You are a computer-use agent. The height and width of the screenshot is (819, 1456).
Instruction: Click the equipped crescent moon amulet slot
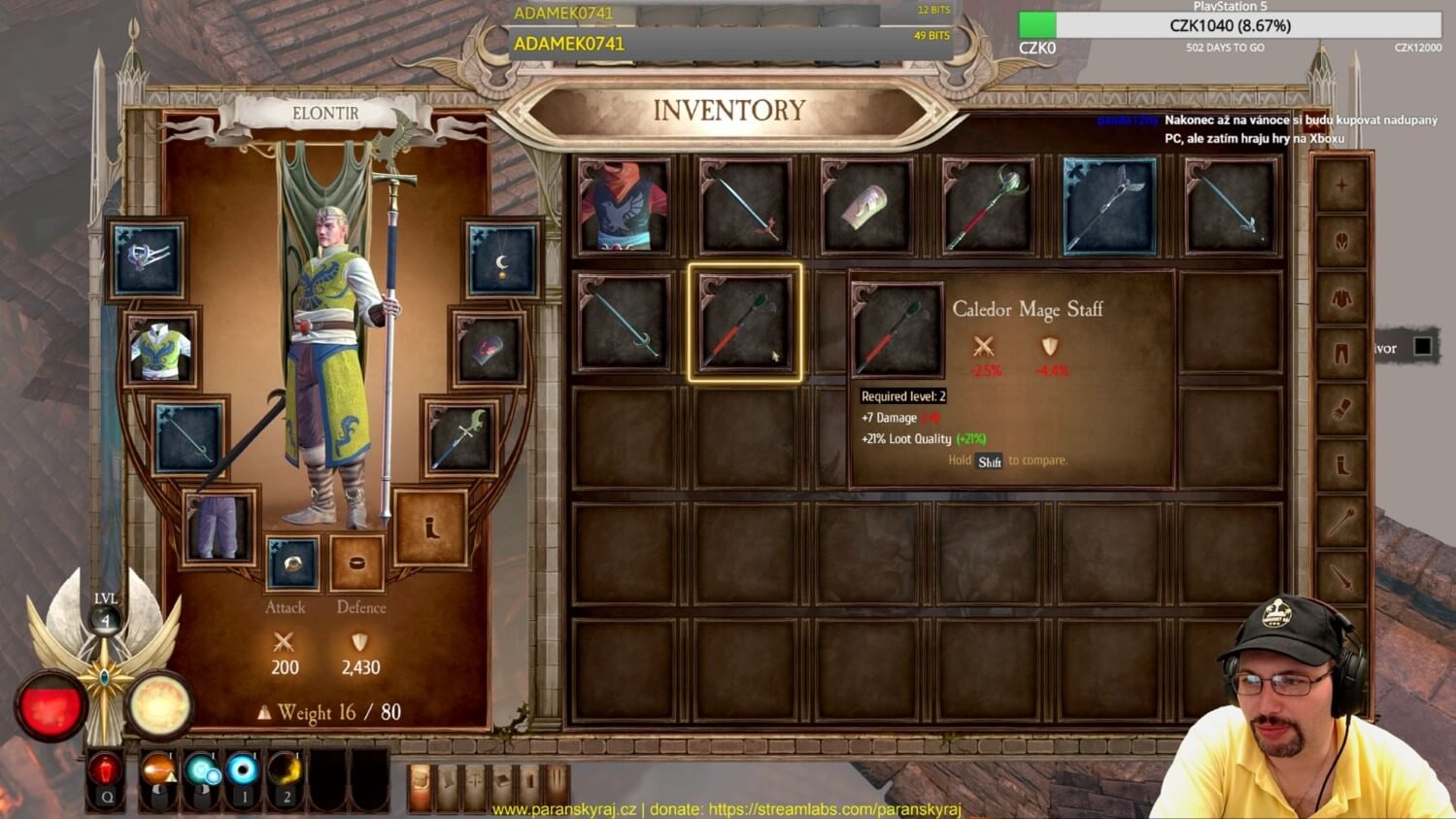pos(501,260)
